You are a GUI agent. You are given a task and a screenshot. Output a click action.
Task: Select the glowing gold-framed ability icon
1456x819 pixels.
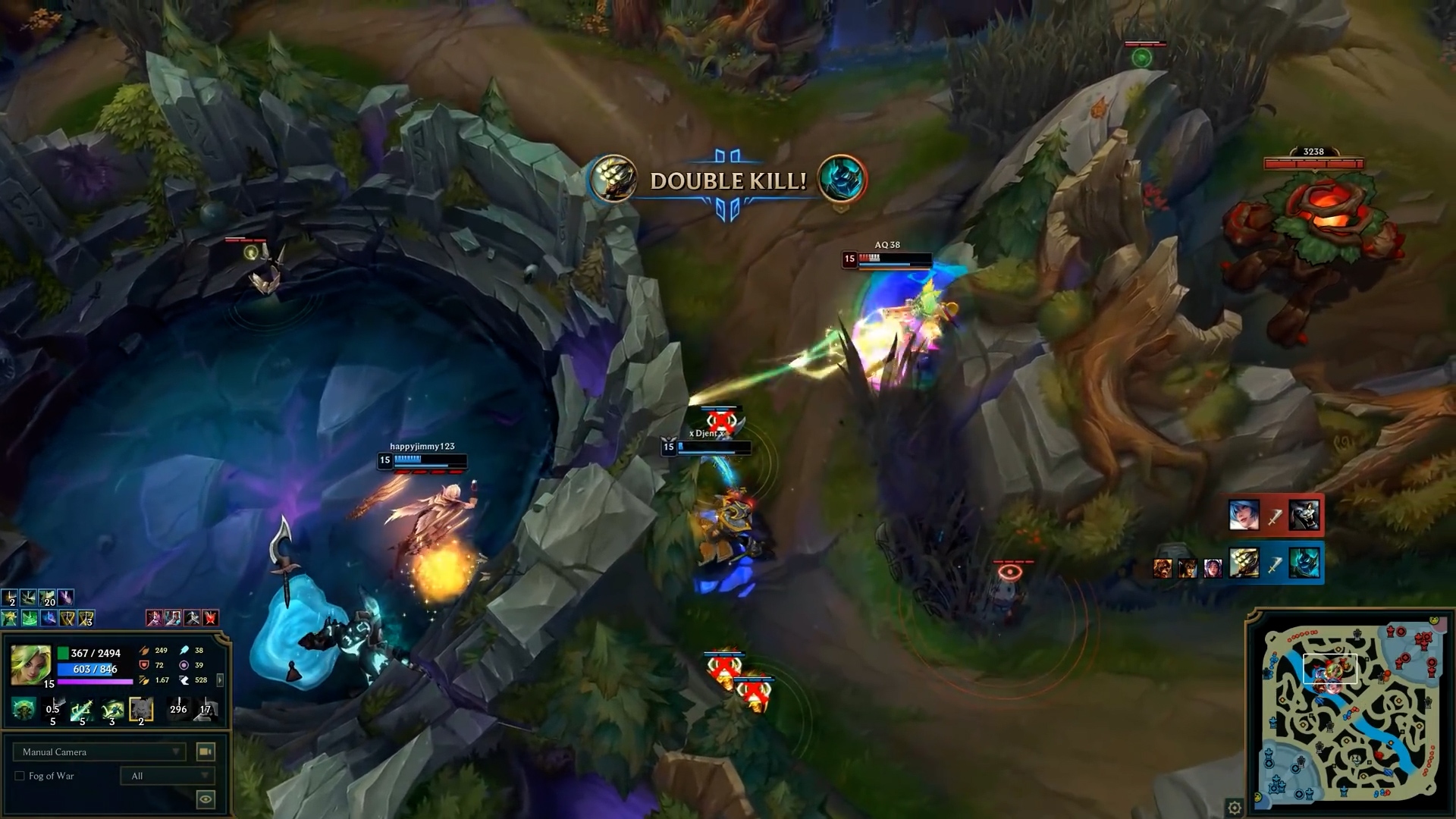click(x=140, y=709)
